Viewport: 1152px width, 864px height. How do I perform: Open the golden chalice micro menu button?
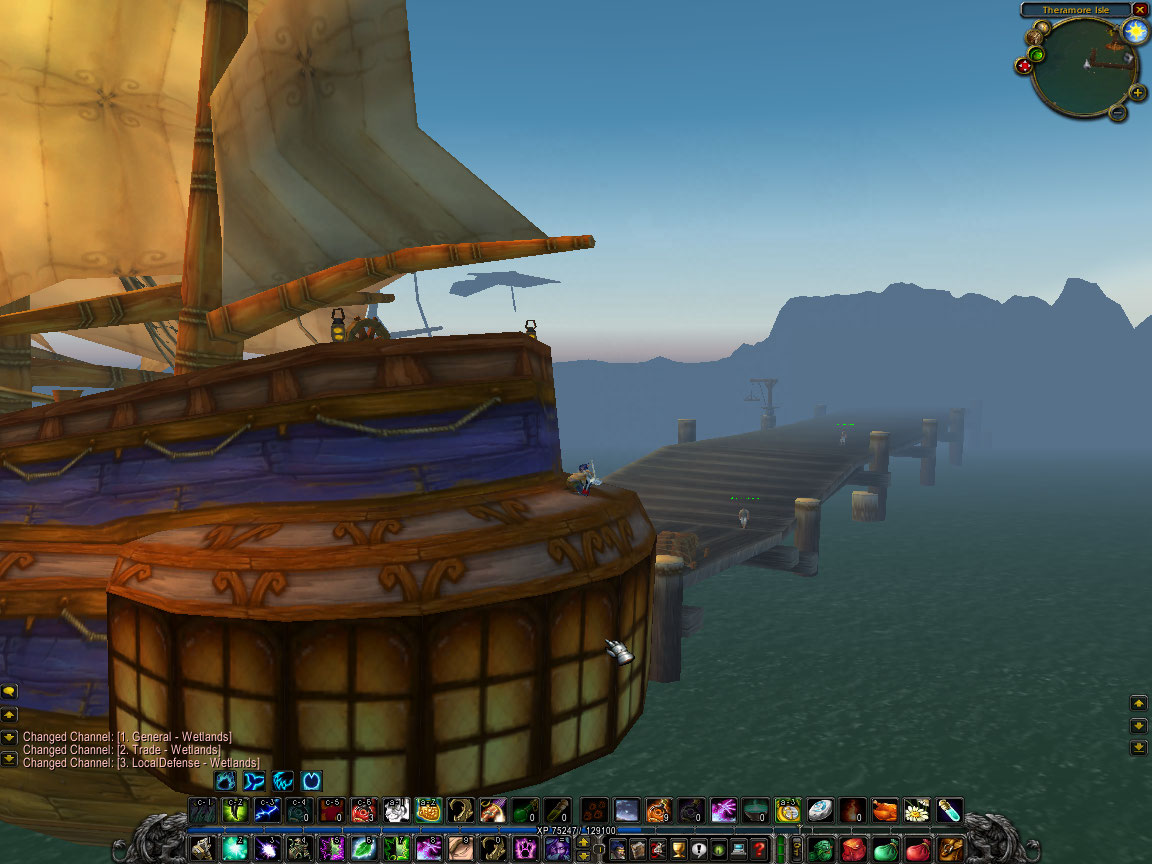click(x=678, y=849)
